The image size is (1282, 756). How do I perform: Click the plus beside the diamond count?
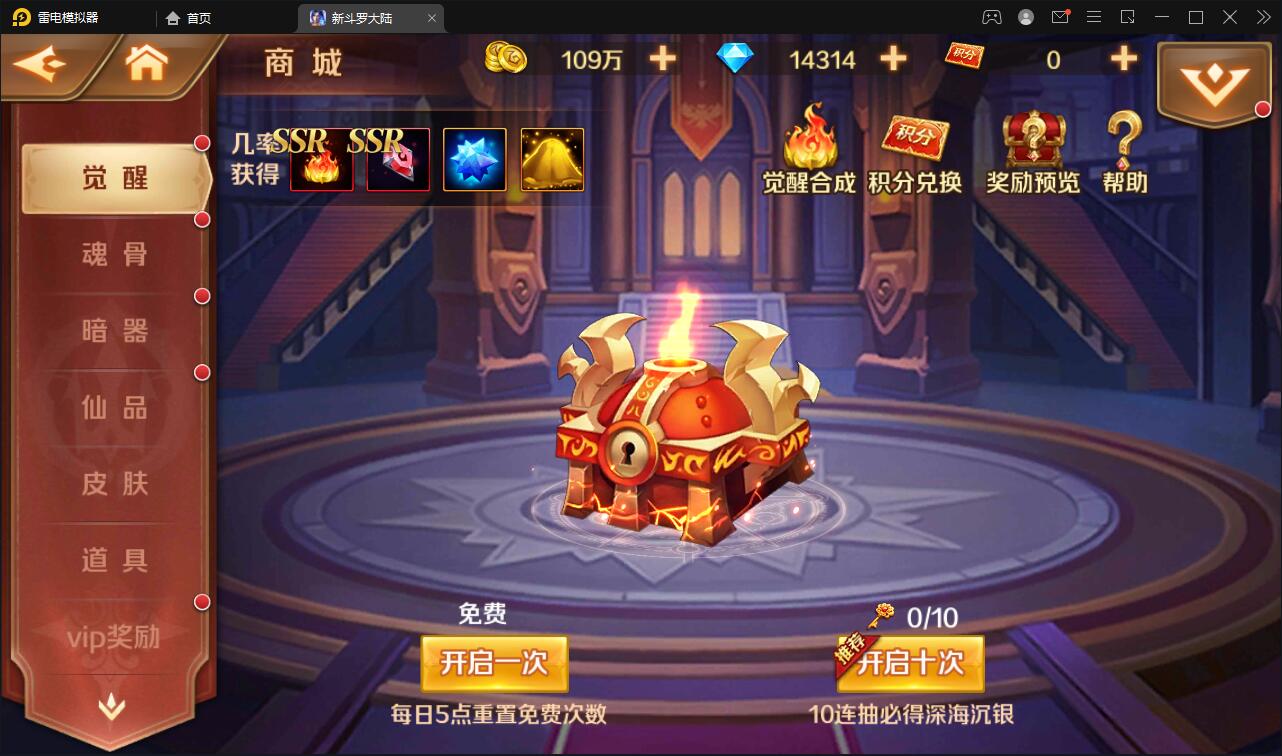(x=892, y=59)
